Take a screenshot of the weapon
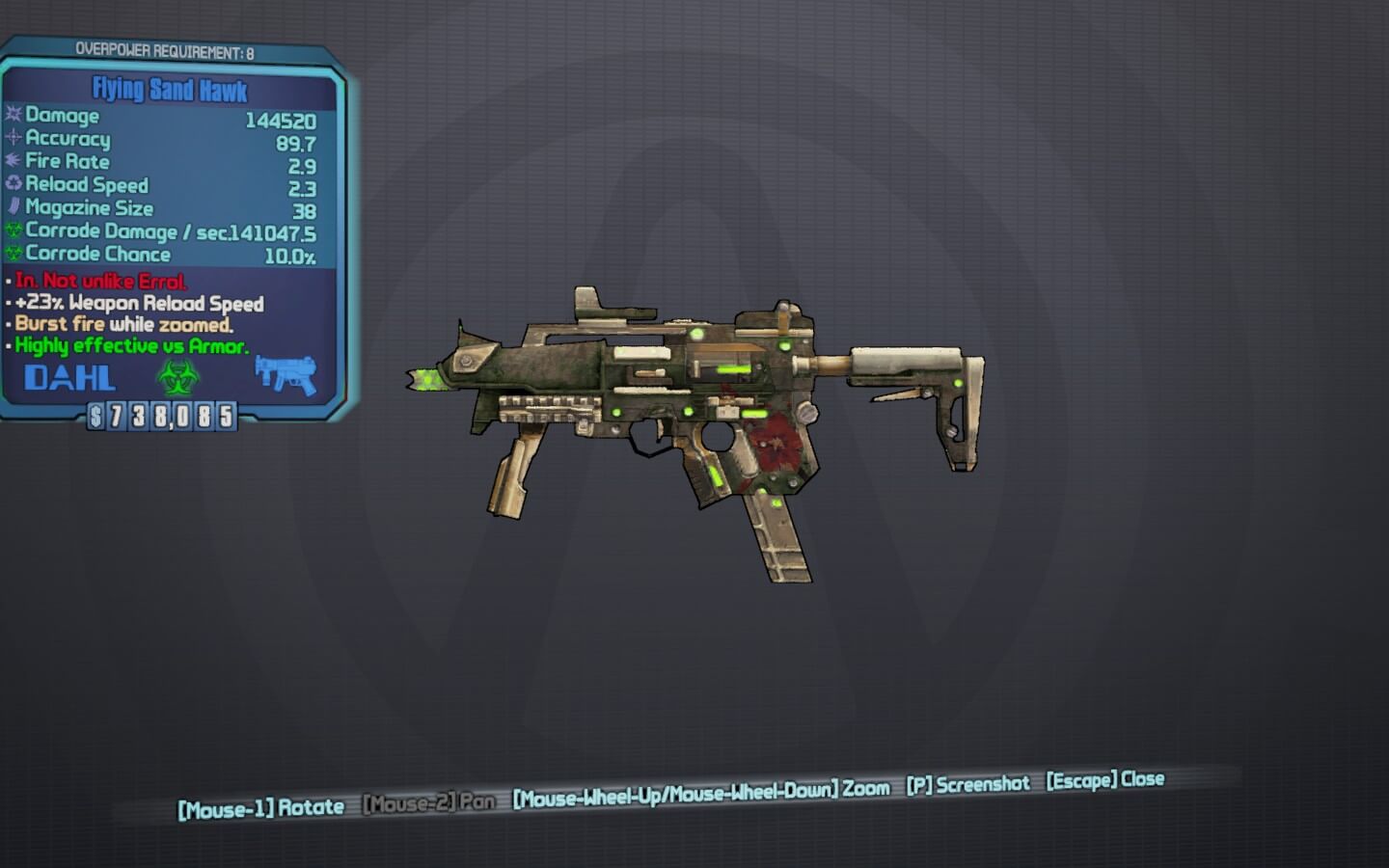The height and width of the screenshot is (868, 1389). point(967,784)
